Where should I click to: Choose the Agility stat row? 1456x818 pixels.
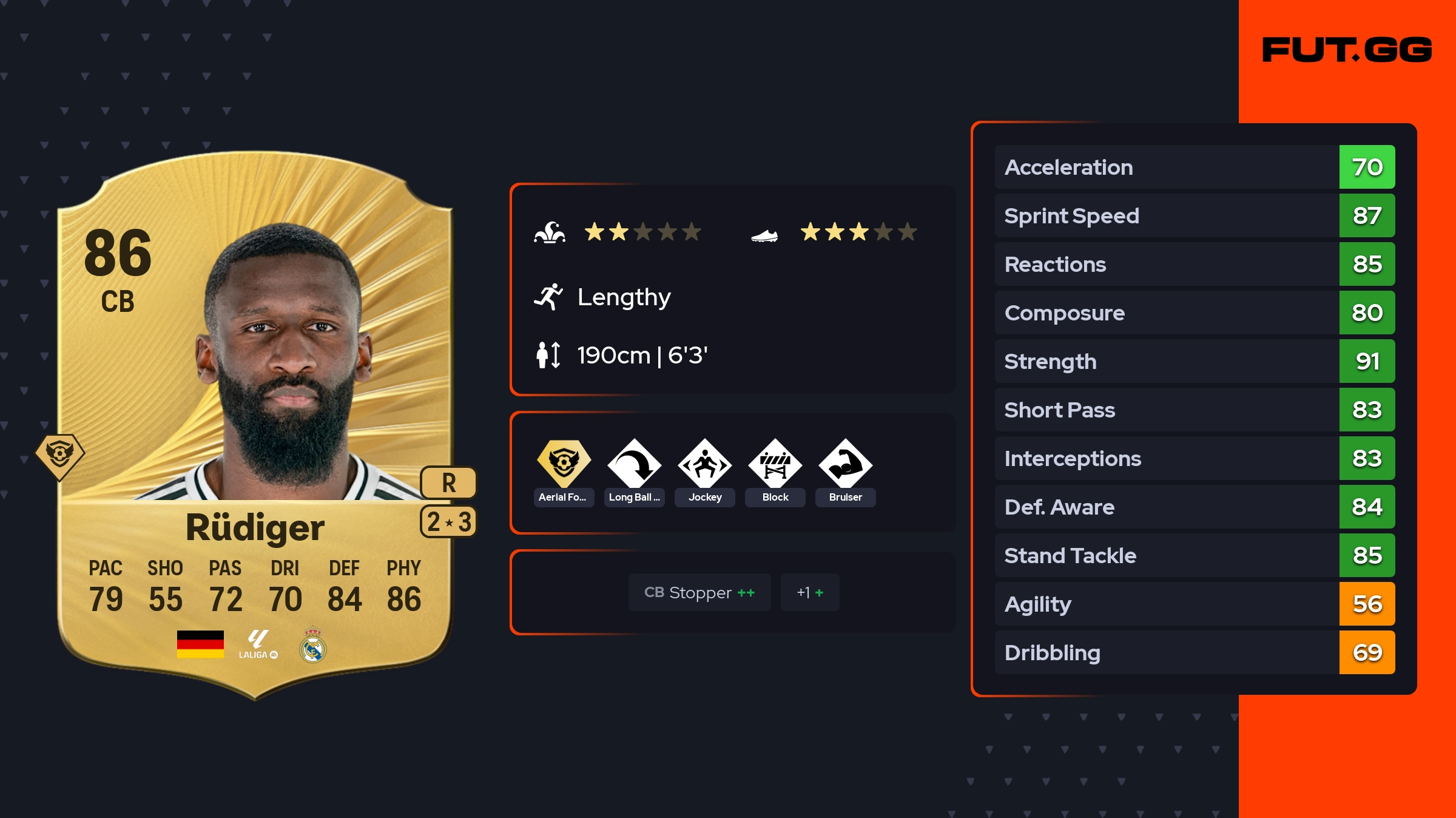1194,604
